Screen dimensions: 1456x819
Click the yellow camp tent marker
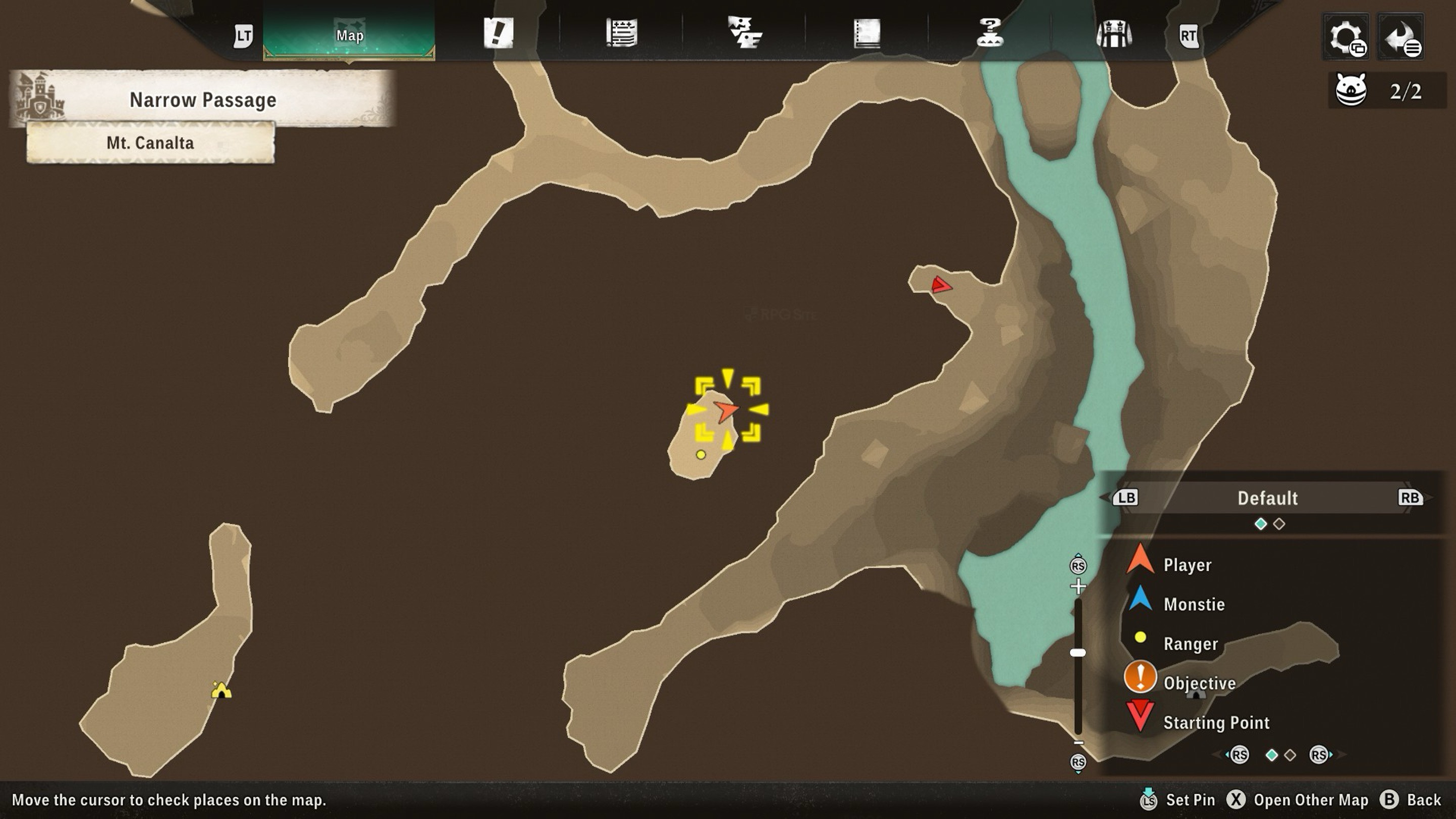(x=221, y=690)
